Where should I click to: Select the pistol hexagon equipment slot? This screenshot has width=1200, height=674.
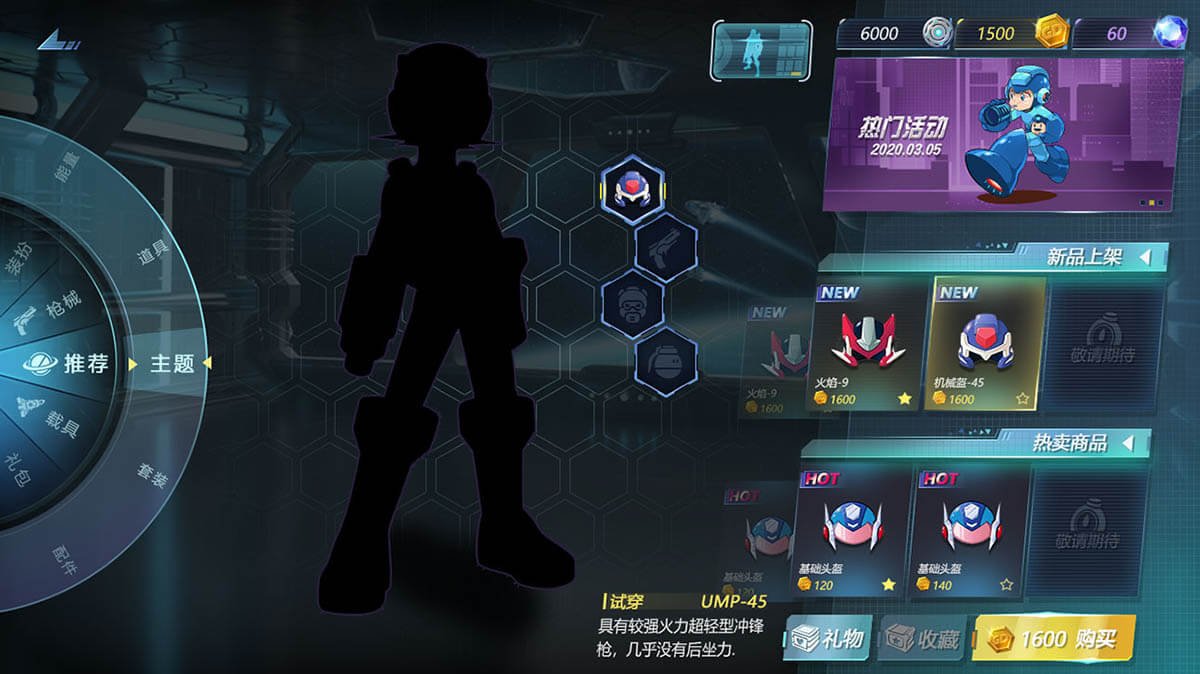click(x=666, y=245)
